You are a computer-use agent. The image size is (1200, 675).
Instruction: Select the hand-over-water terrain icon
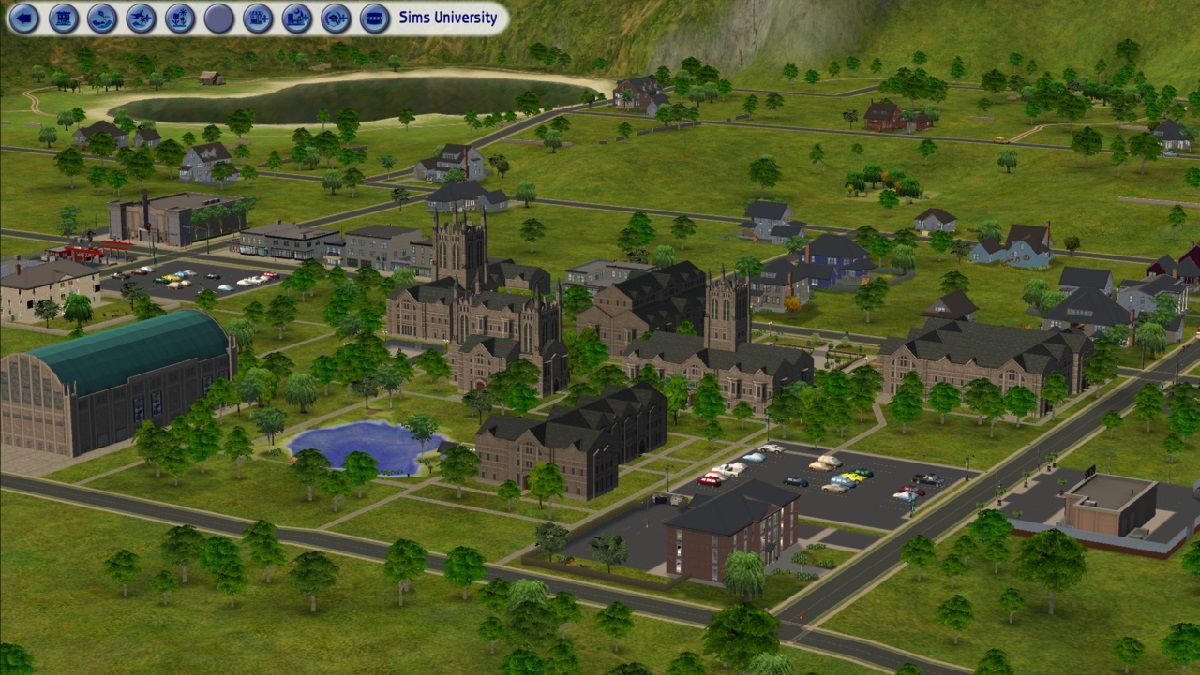pyautogui.click(x=102, y=18)
